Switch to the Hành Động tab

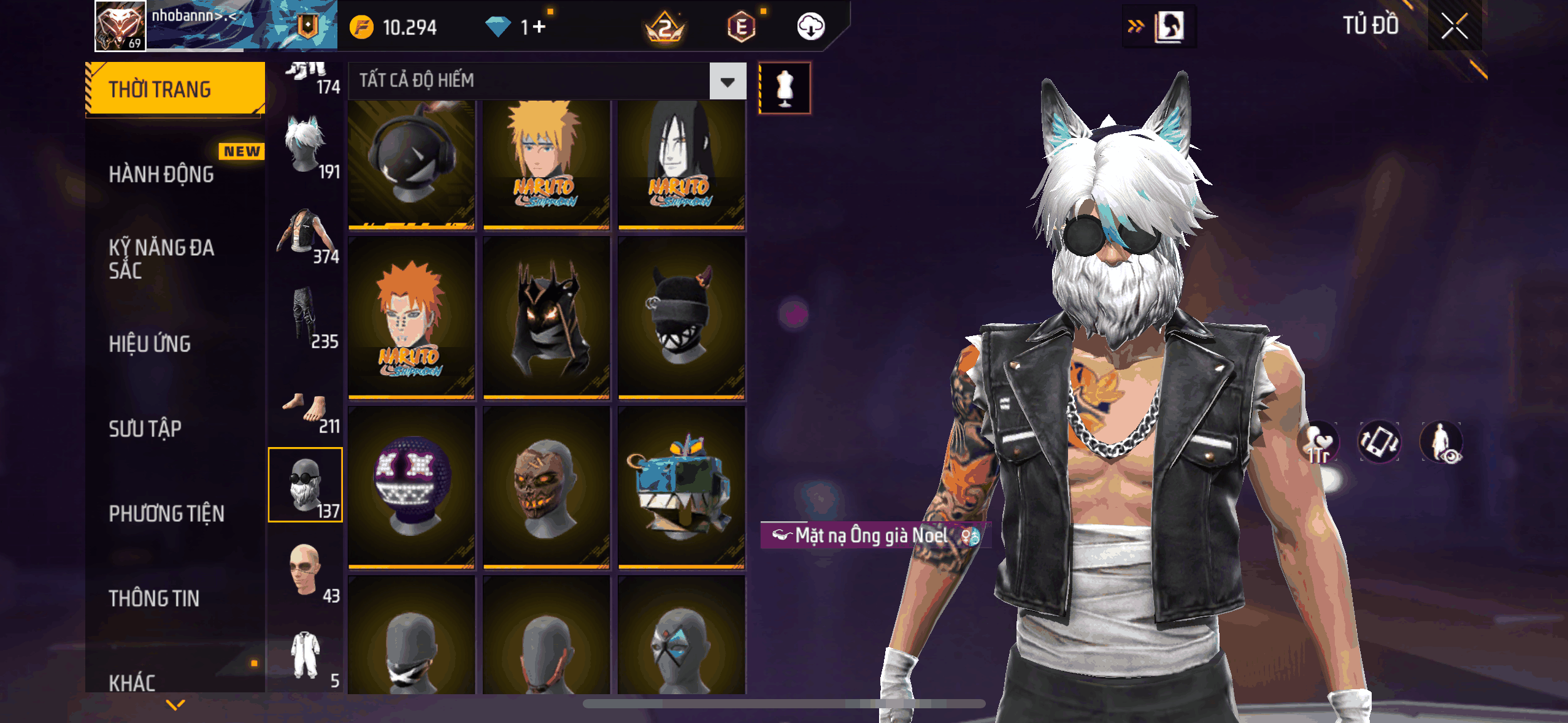coord(161,174)
